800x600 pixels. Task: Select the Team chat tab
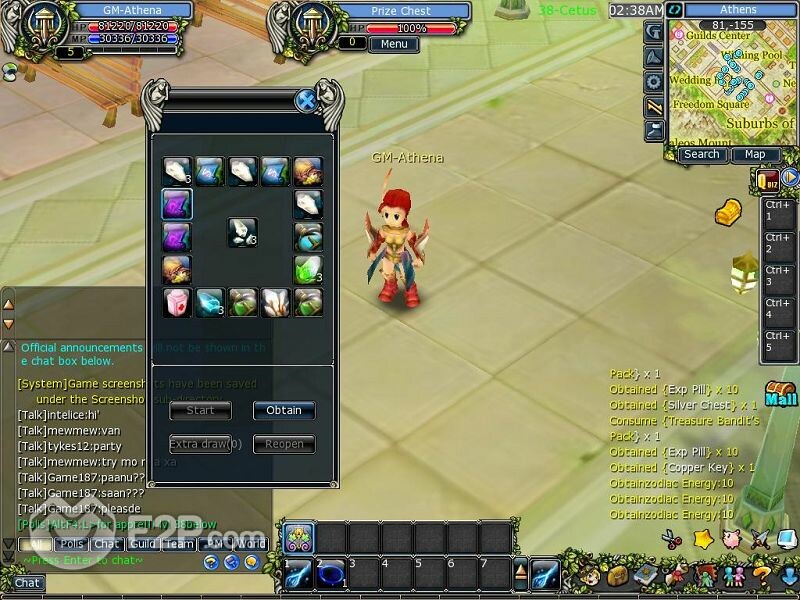tap(178, 544)
